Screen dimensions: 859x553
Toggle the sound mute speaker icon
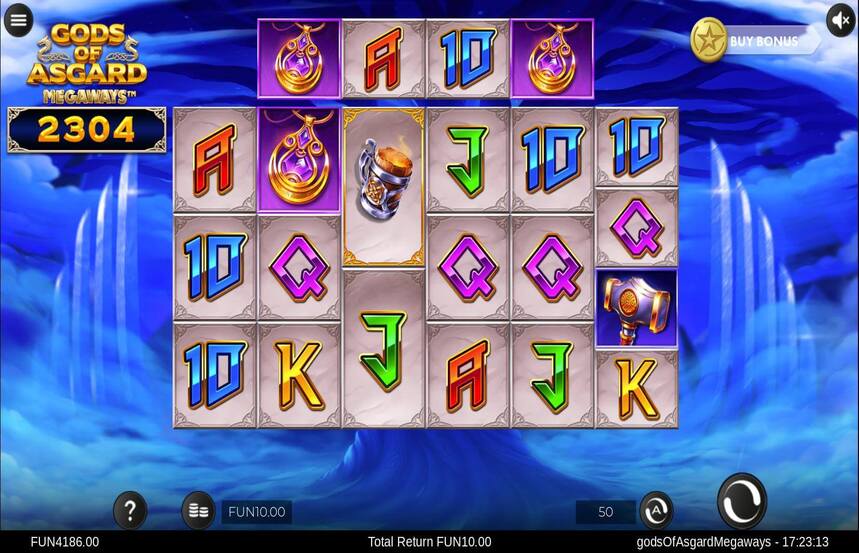[840, 20]
